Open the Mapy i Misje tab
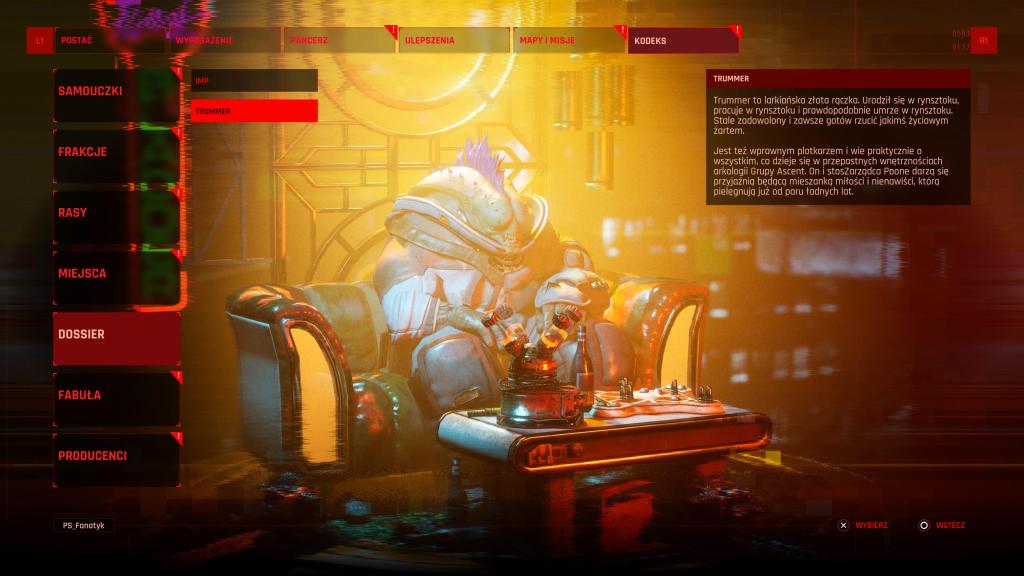Image resolution: width=1024 pixels, height=576 pixels. coord(569,40)
